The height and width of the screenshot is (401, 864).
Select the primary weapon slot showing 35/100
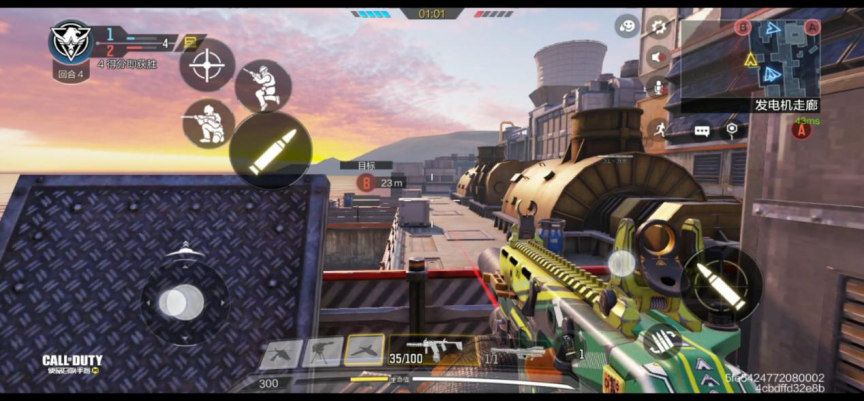[432, 350]
